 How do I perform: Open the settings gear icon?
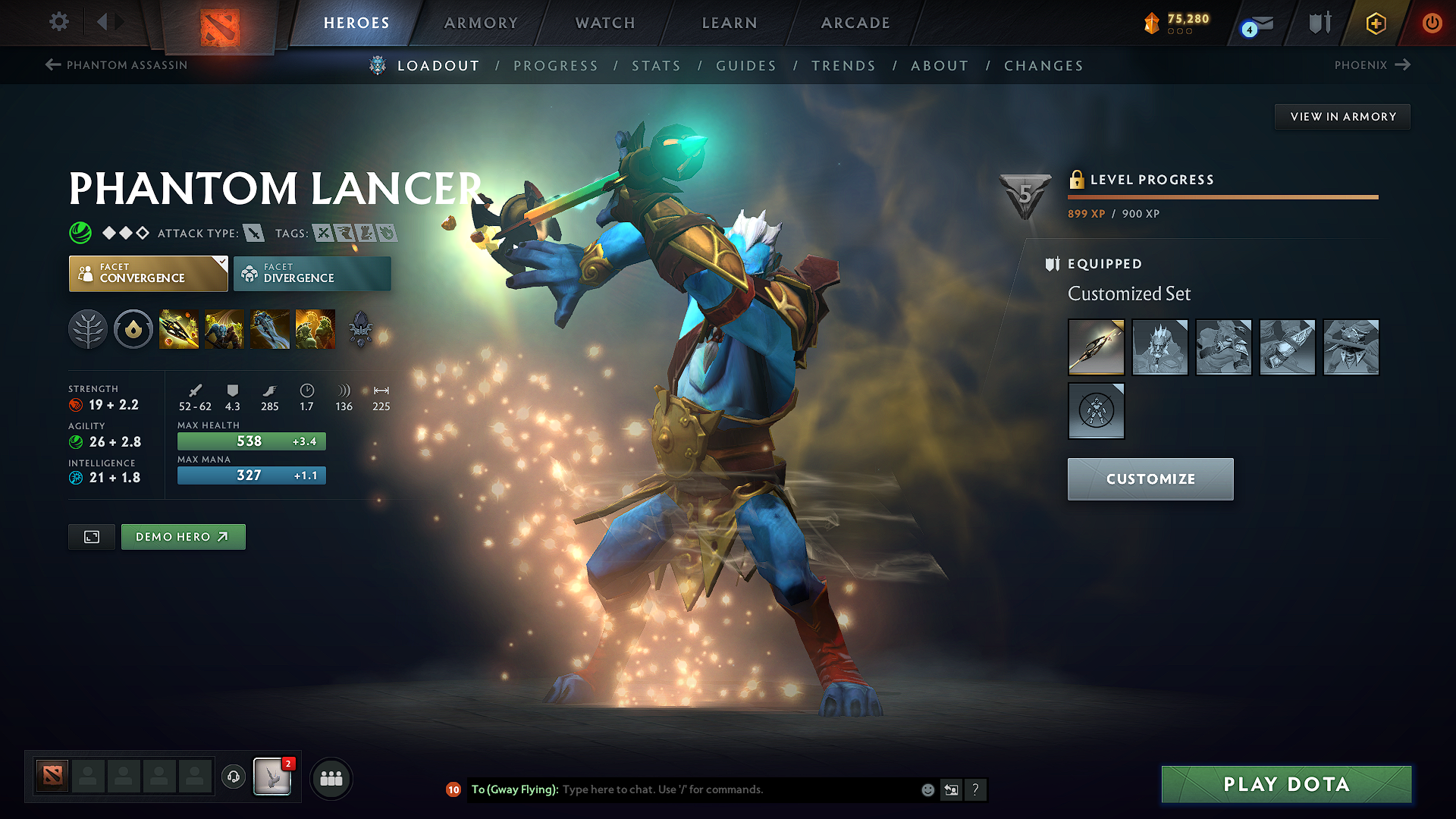(58, 23)
